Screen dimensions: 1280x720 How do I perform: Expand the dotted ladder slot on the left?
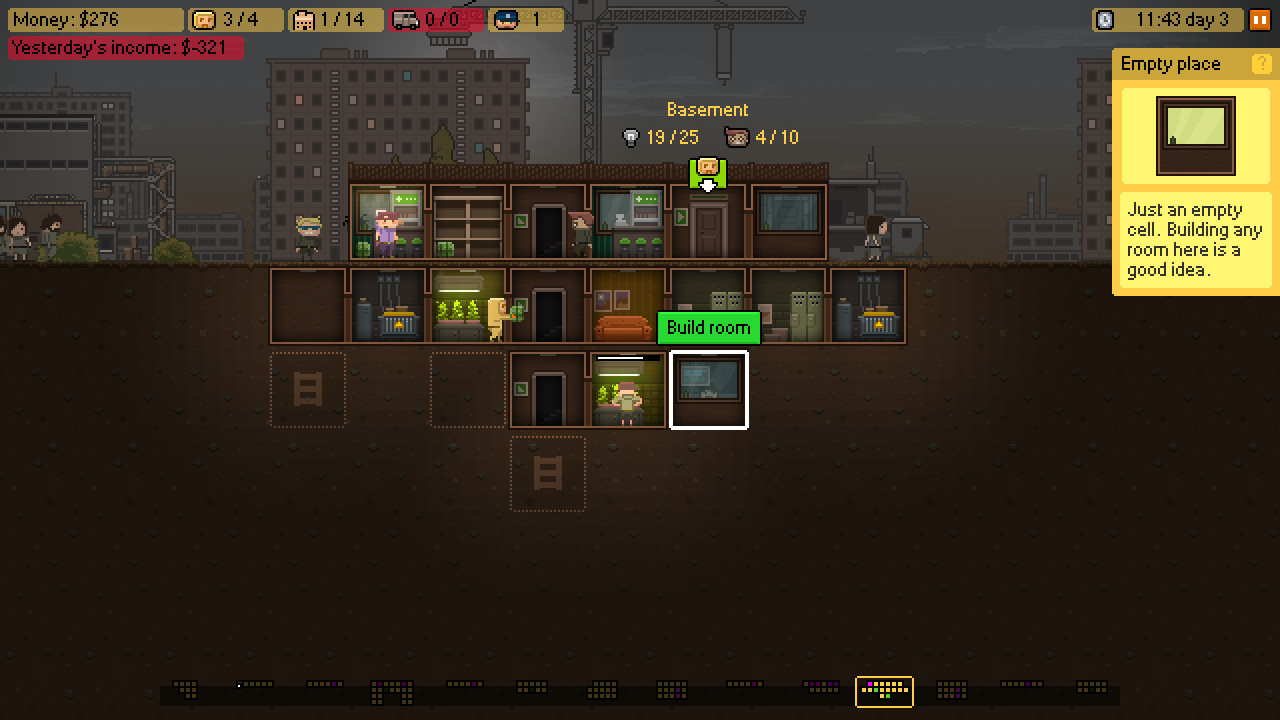pos(308,390)
